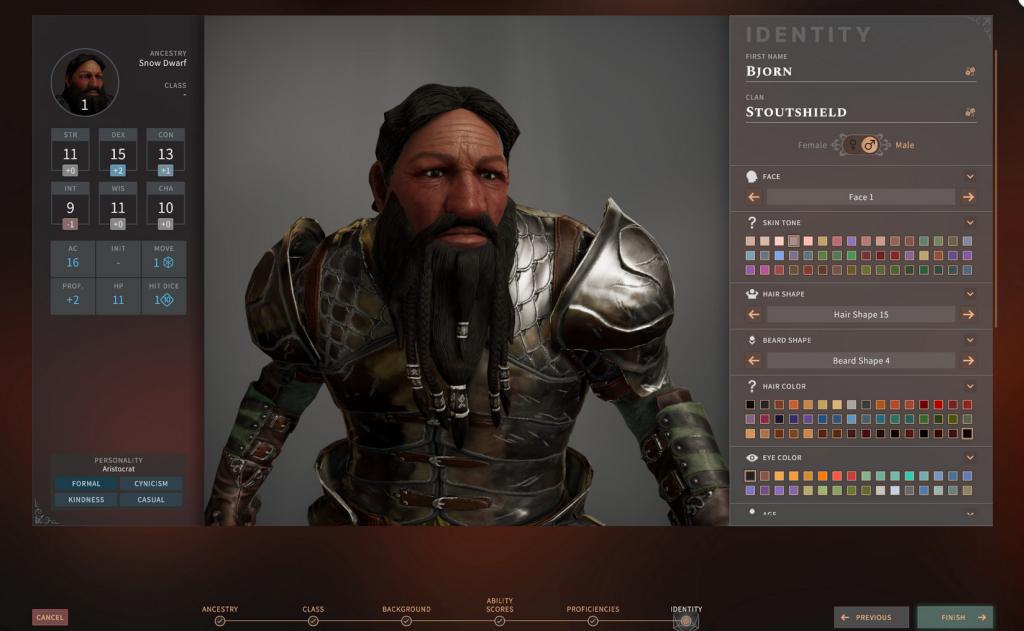
Task: Select the Formal personality flag
Action: click(86, 484)
